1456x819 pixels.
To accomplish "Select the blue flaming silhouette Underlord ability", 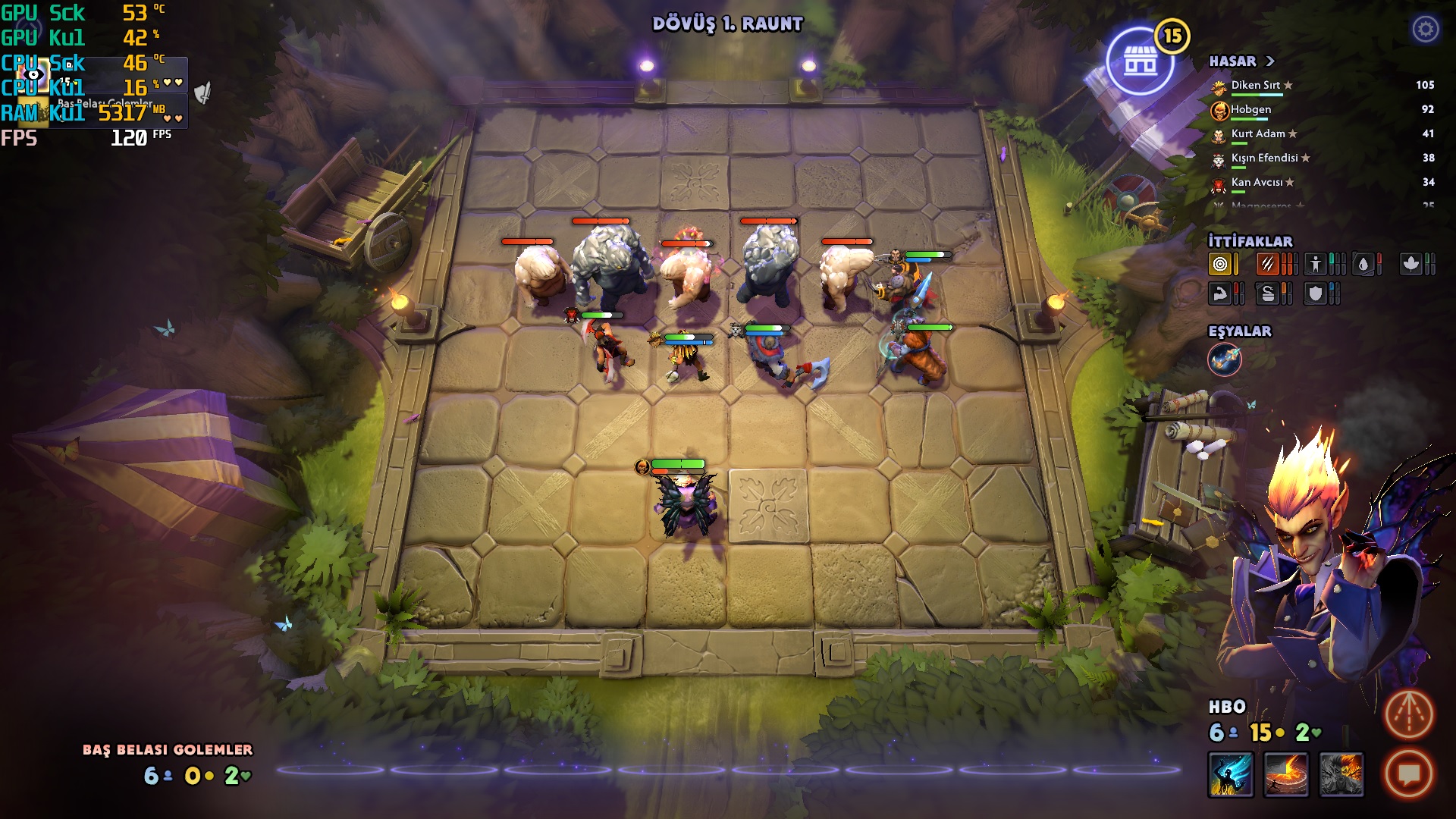I will pyautogui.click(x=1231, y=774).
